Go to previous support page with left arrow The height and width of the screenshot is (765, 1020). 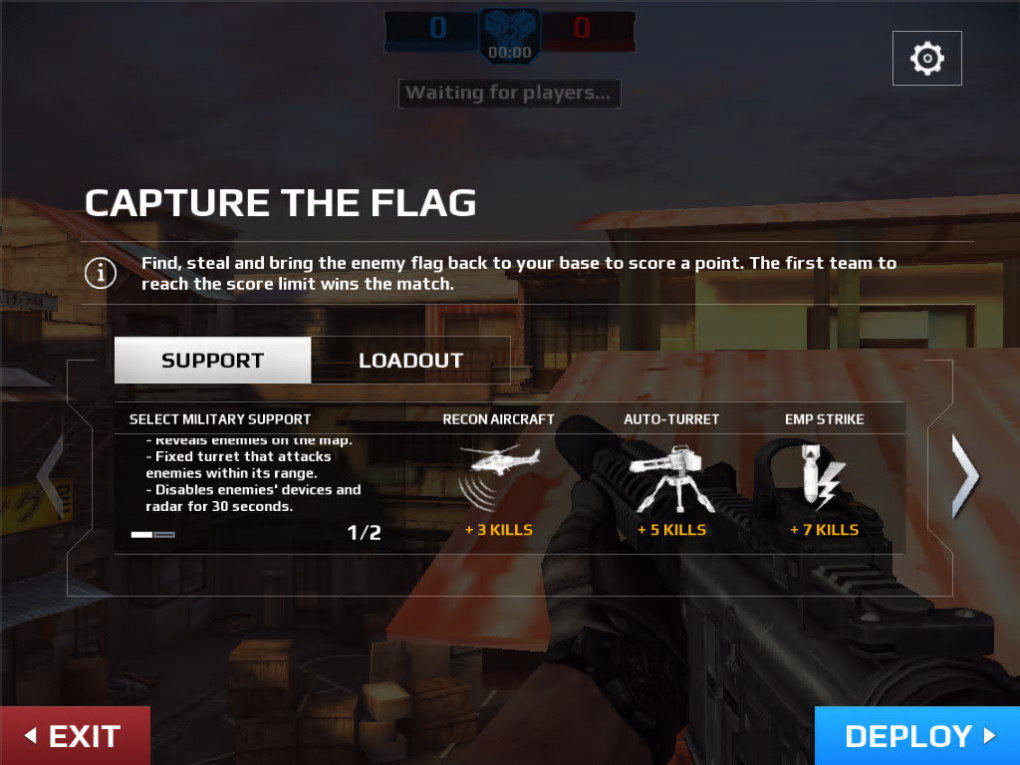[50, 476]
